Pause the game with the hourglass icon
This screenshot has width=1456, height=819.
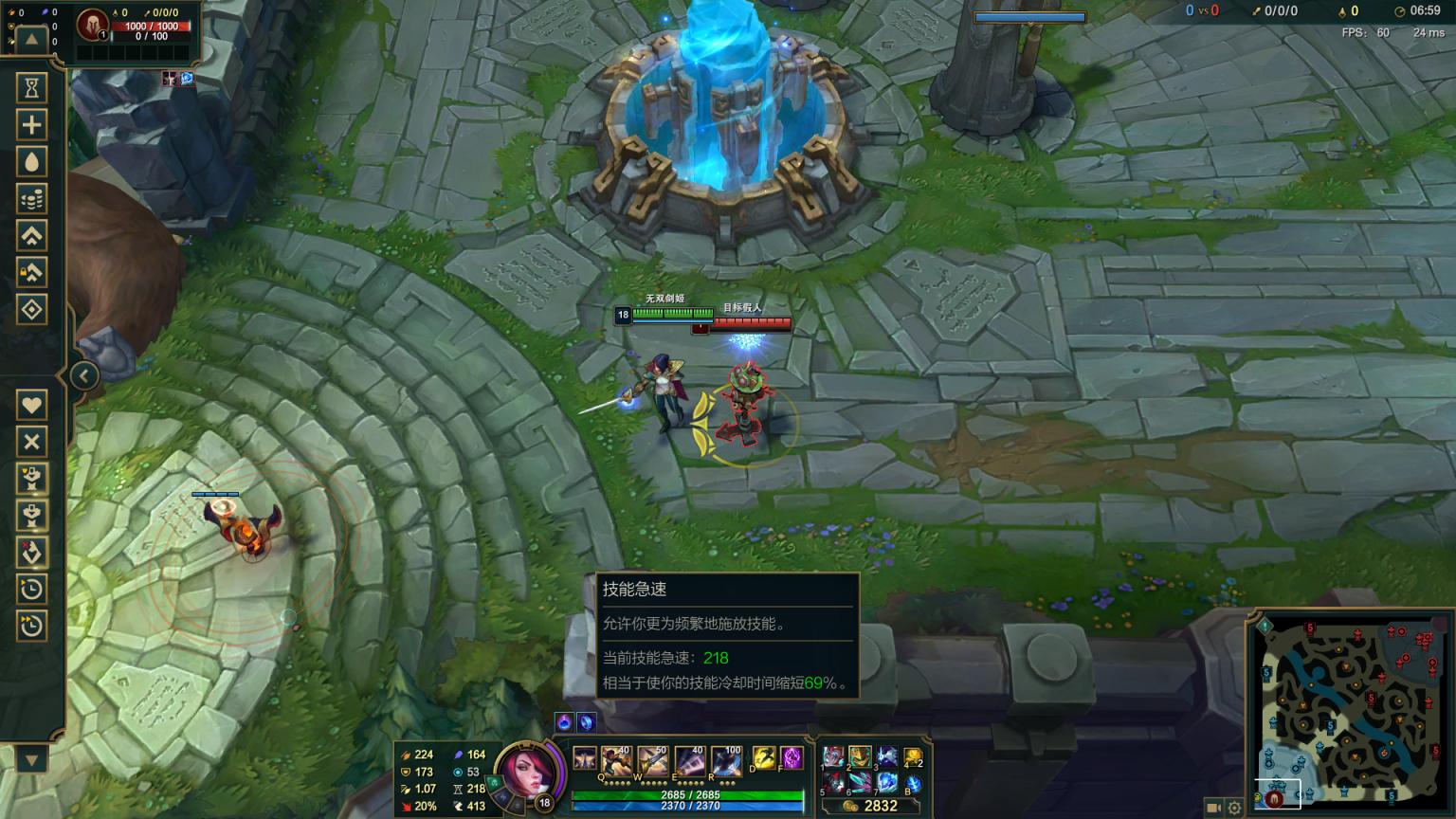[32, 87]
